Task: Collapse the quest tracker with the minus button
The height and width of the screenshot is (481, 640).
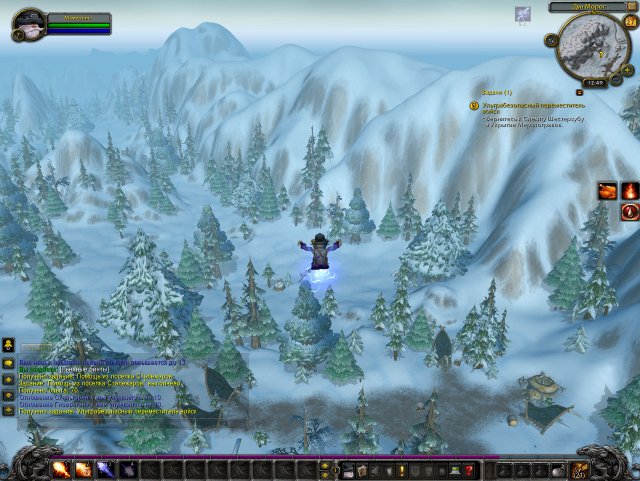Action: tap(579, 92)
